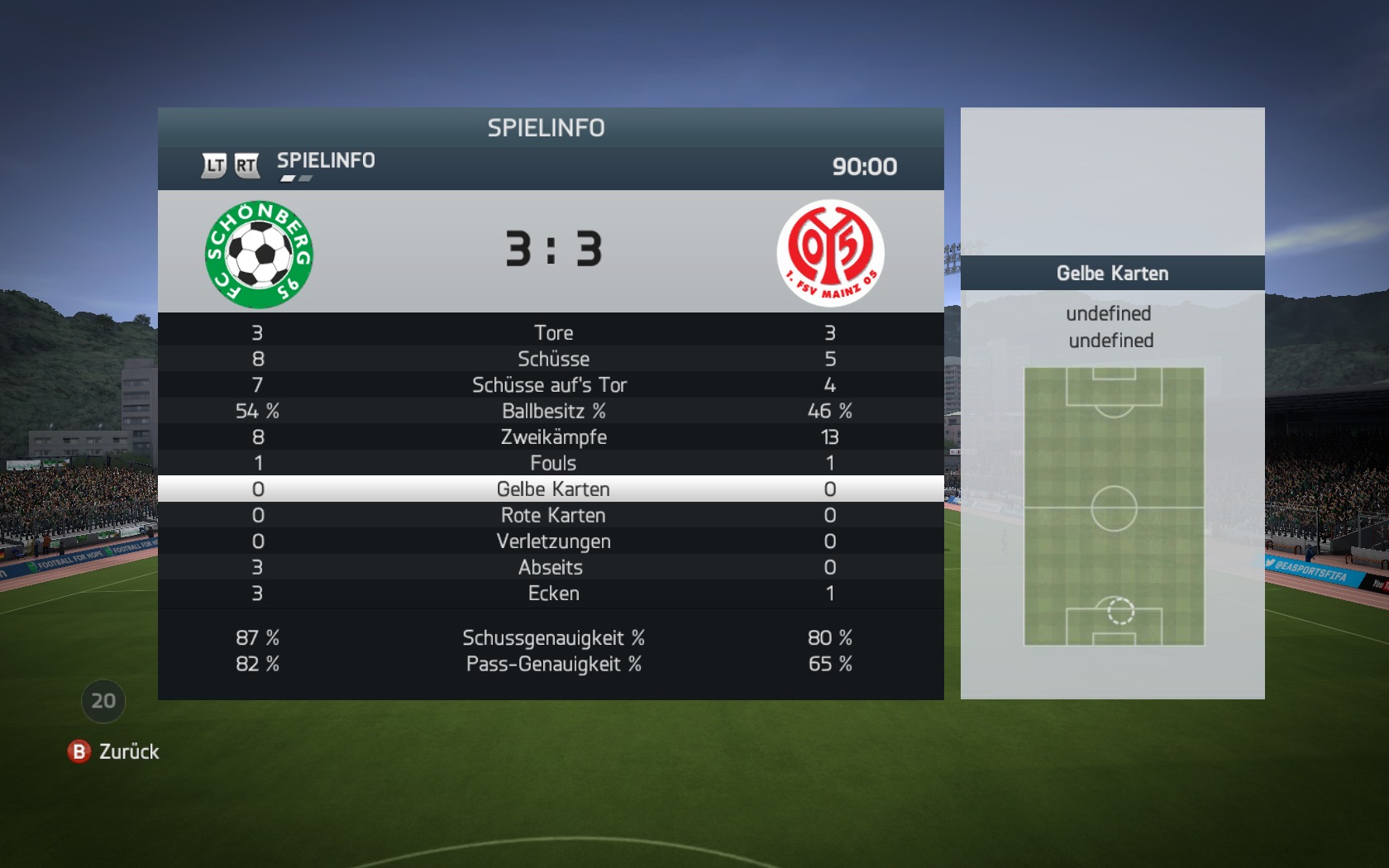1389x868 pixels.
Task: Choose the Ecken stat row
Action: pyautogui.click(x=552, y=594)
